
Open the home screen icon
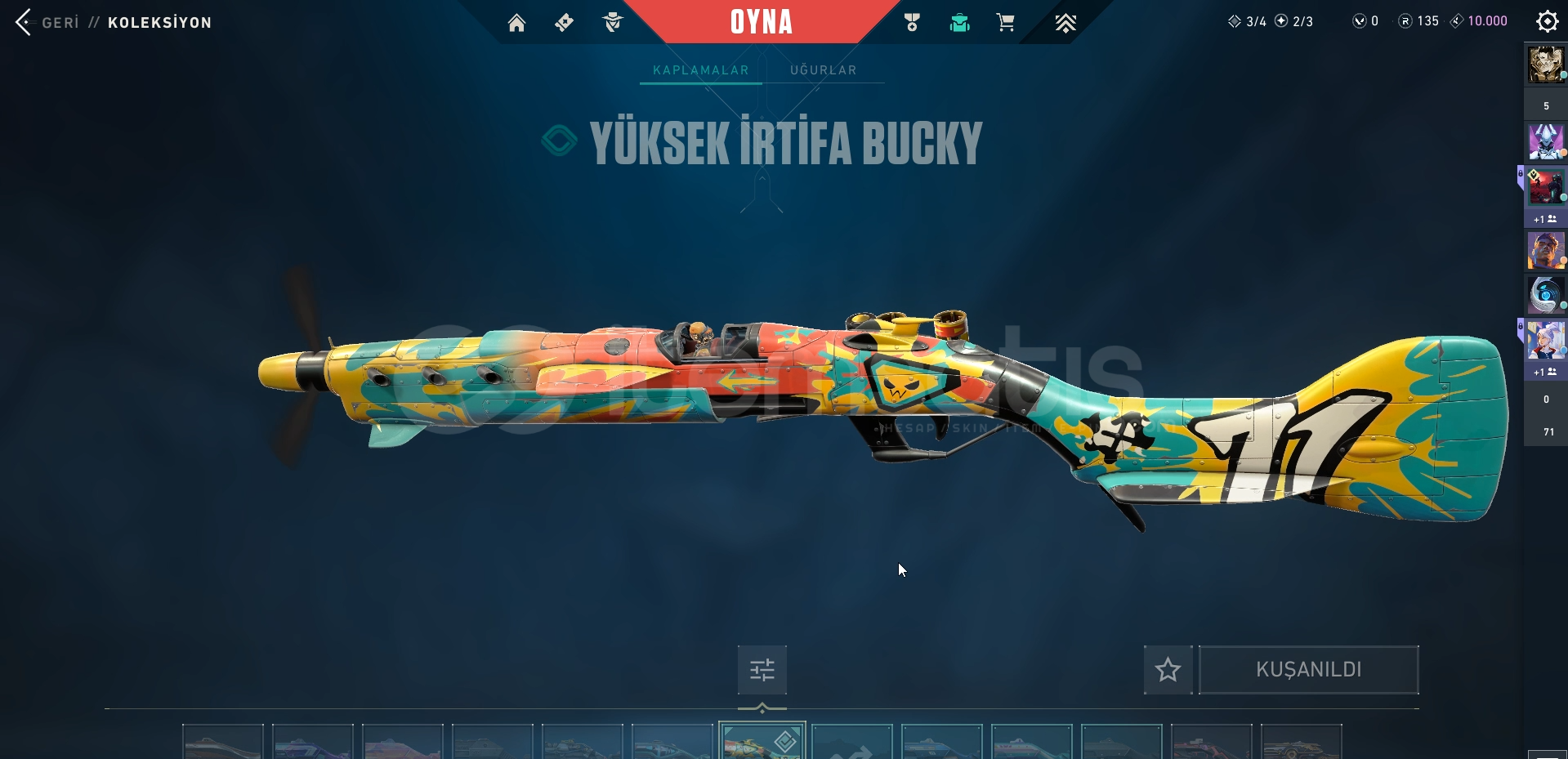coord(516,23)
